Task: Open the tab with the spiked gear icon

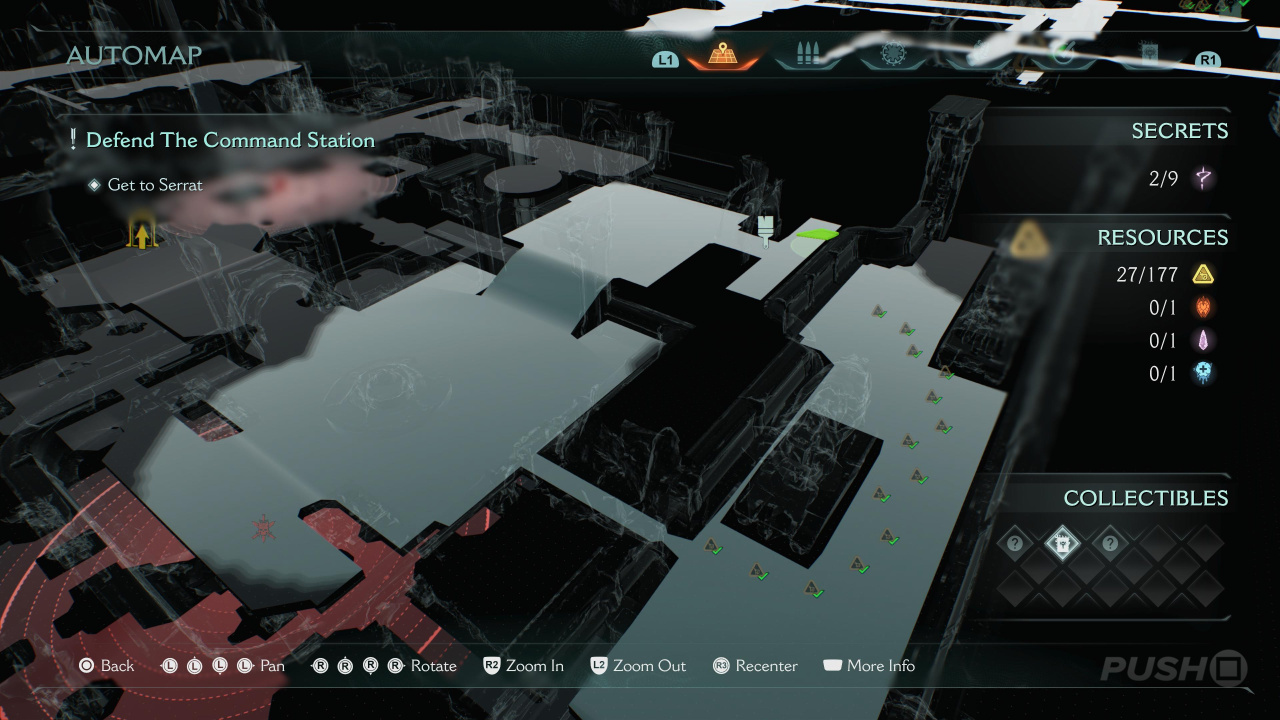Action: (x=891, y=55)
